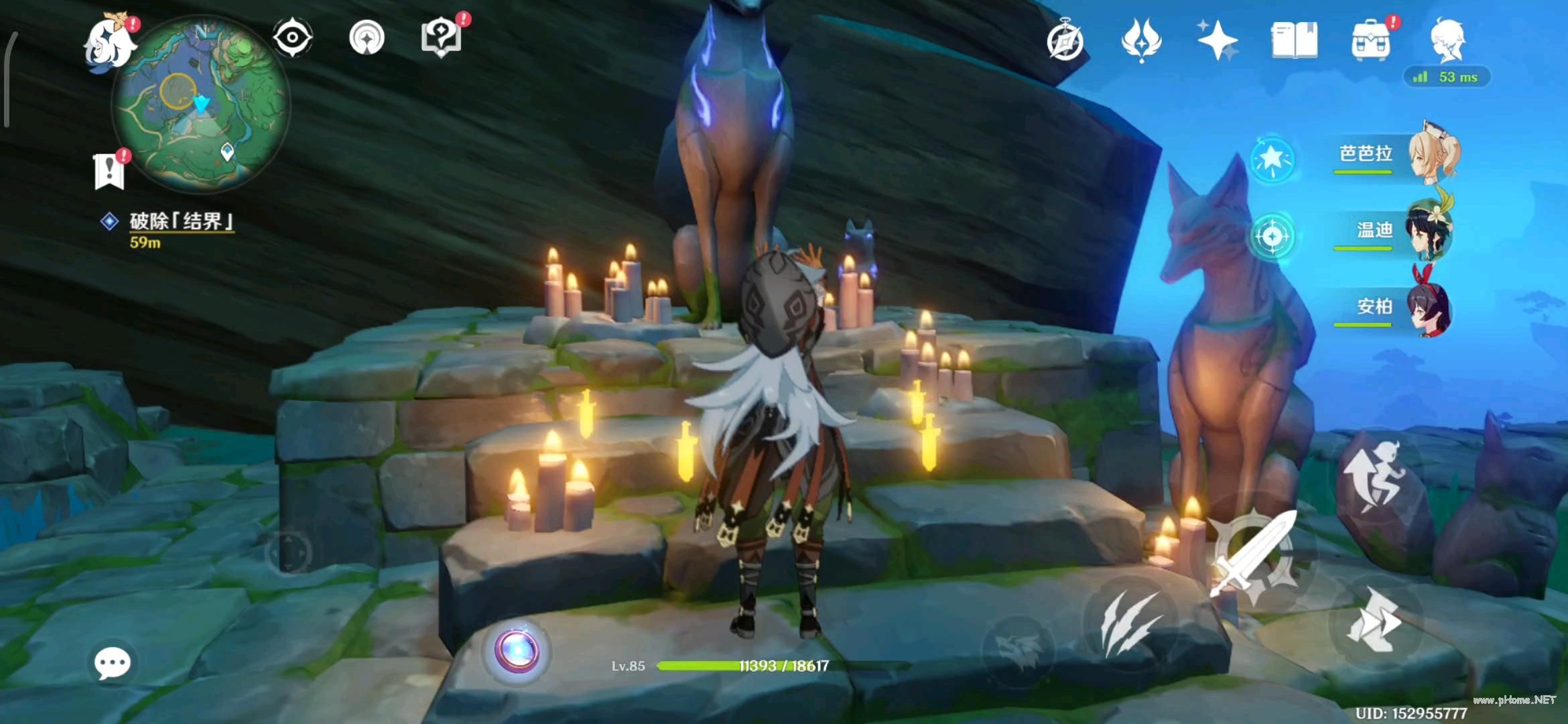This screenshot has height=724, width=1568.
Task: Toggle Elemental Sight eye icon
Action: tap(293, 38)
